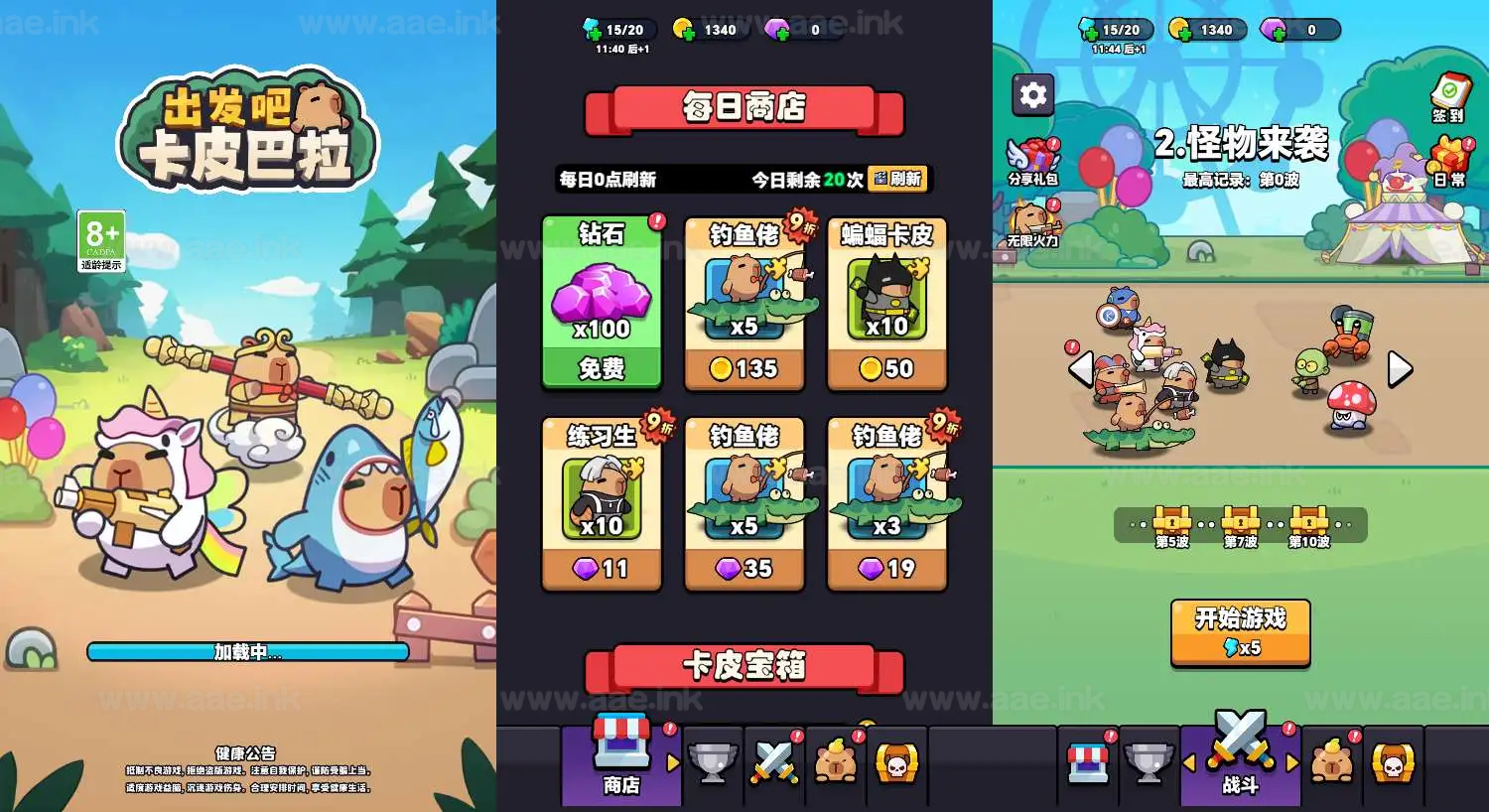
Task: Open the skull treasure chest icon in bottom bar
Action: point(897,763)
